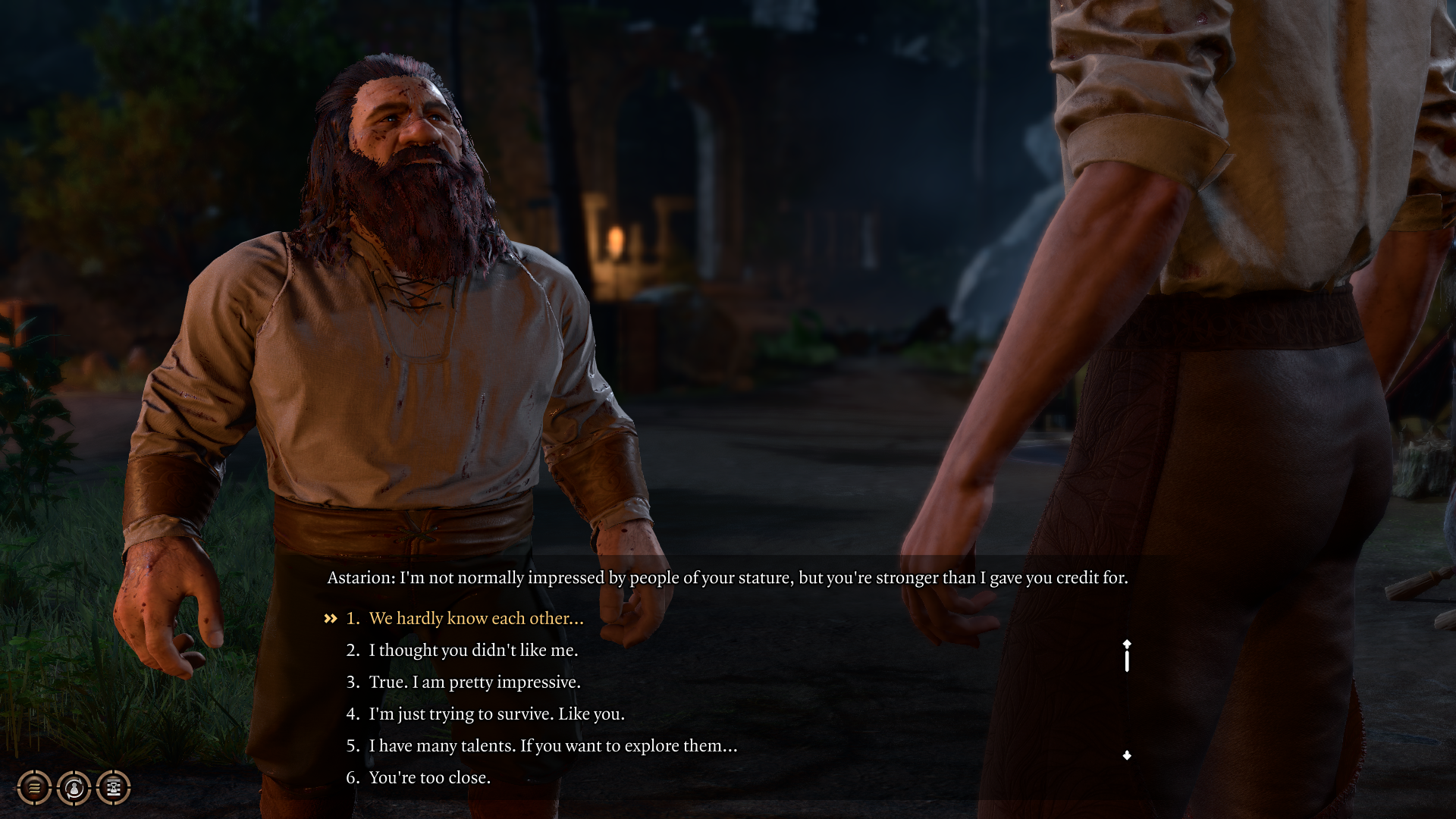Pick "I'm just trying to survive. Like you."
1456x819 pixels.
tap(496, 714)
